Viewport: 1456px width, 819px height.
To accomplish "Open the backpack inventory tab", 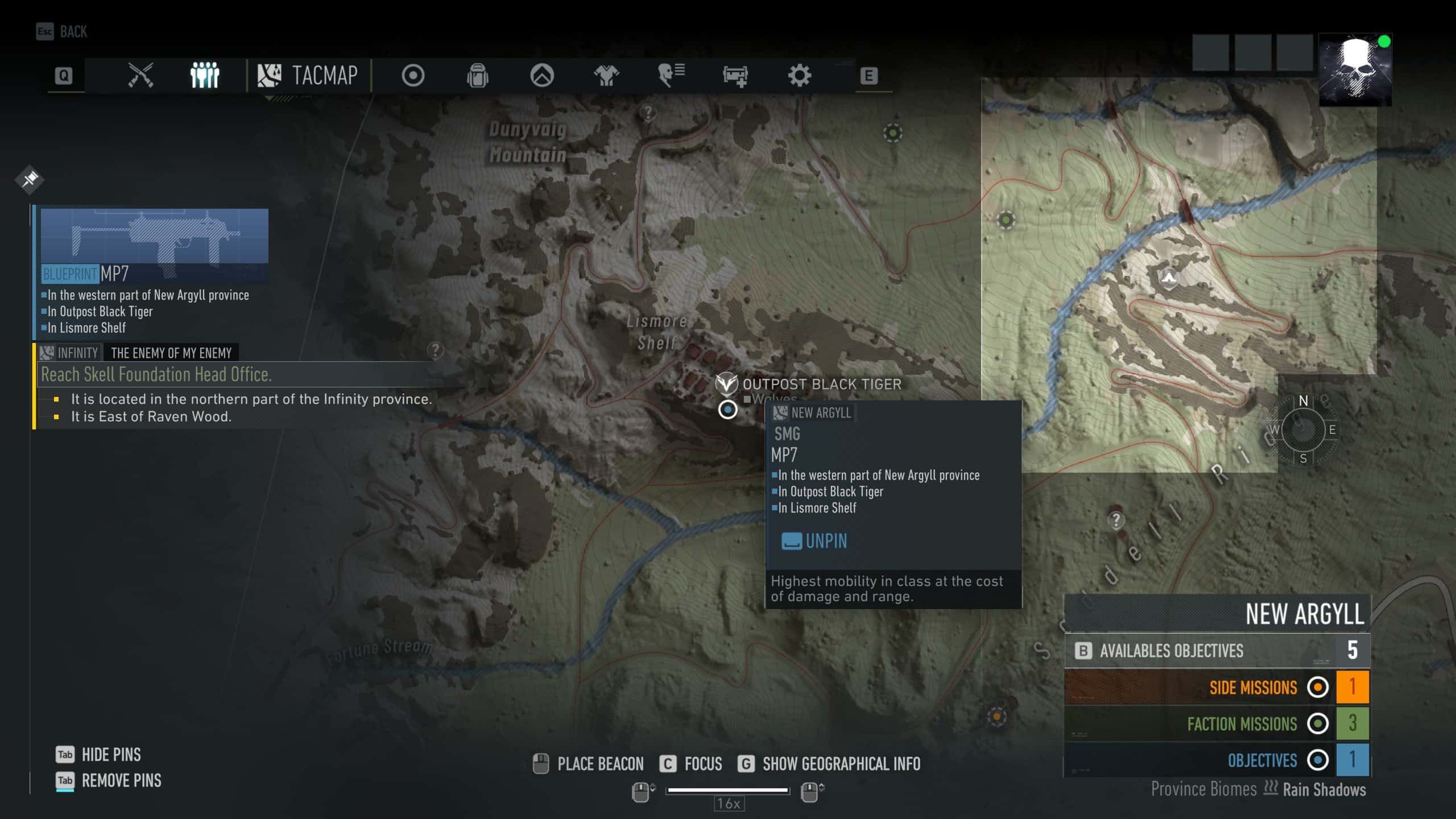I will click(477, 75).
